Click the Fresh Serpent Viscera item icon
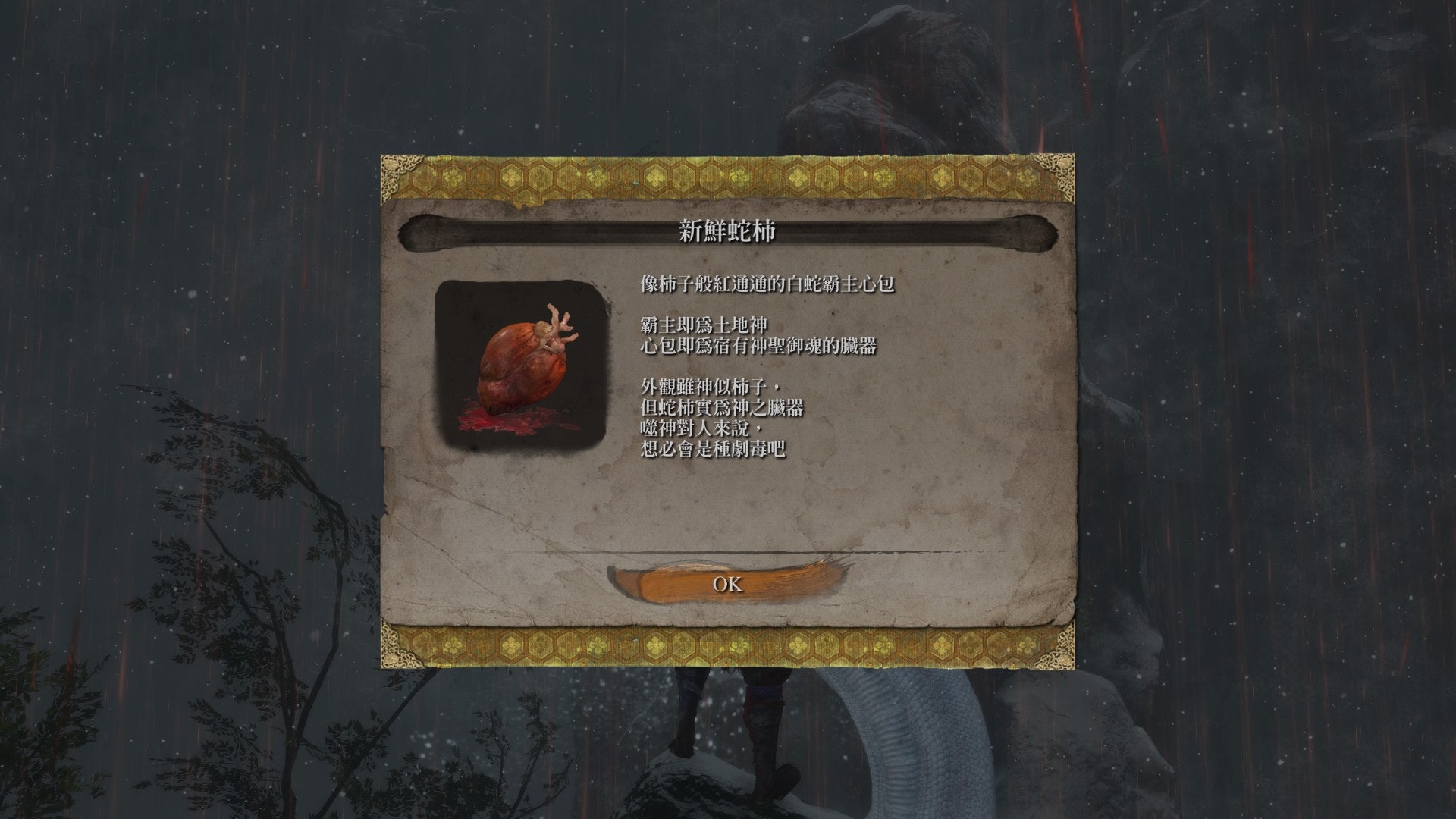Image resolution: width=1456 pixels, height=819 pixels. coord(522,363)
